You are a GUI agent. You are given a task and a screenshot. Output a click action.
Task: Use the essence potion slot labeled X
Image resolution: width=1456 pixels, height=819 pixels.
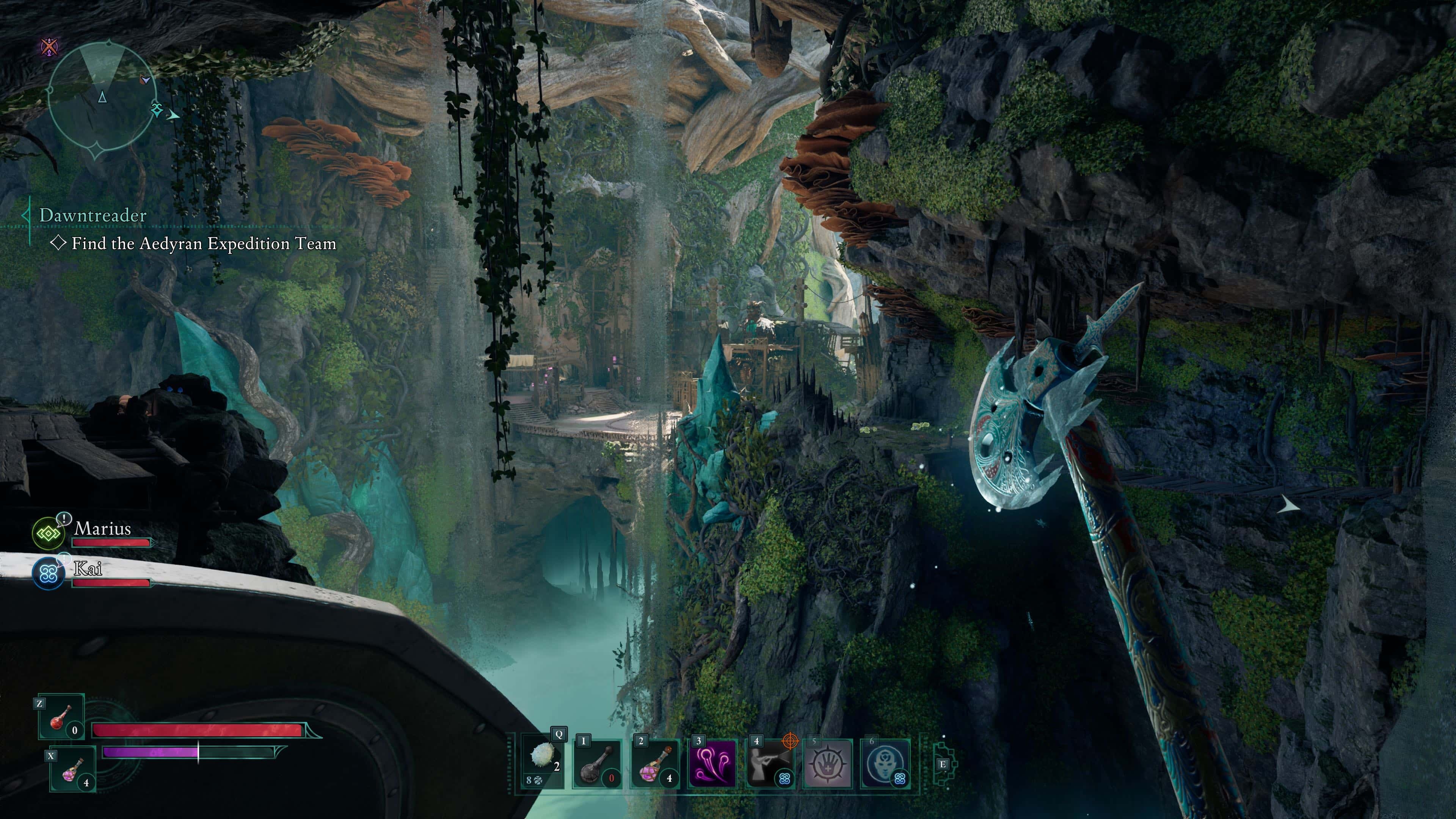[72, 769]
